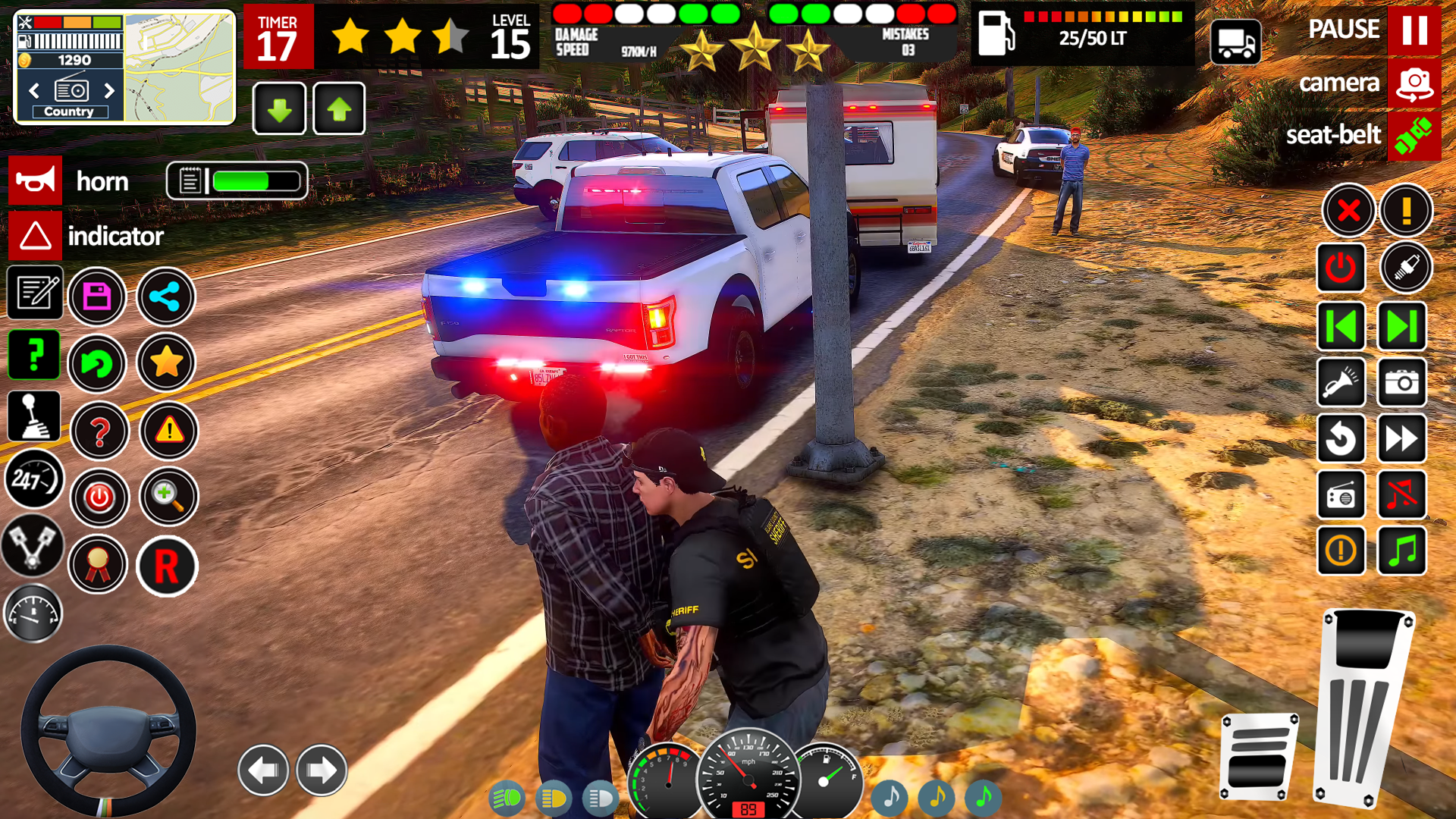
Task: Tap the magnifier zoom-in icon
Action: pos(168,497)
